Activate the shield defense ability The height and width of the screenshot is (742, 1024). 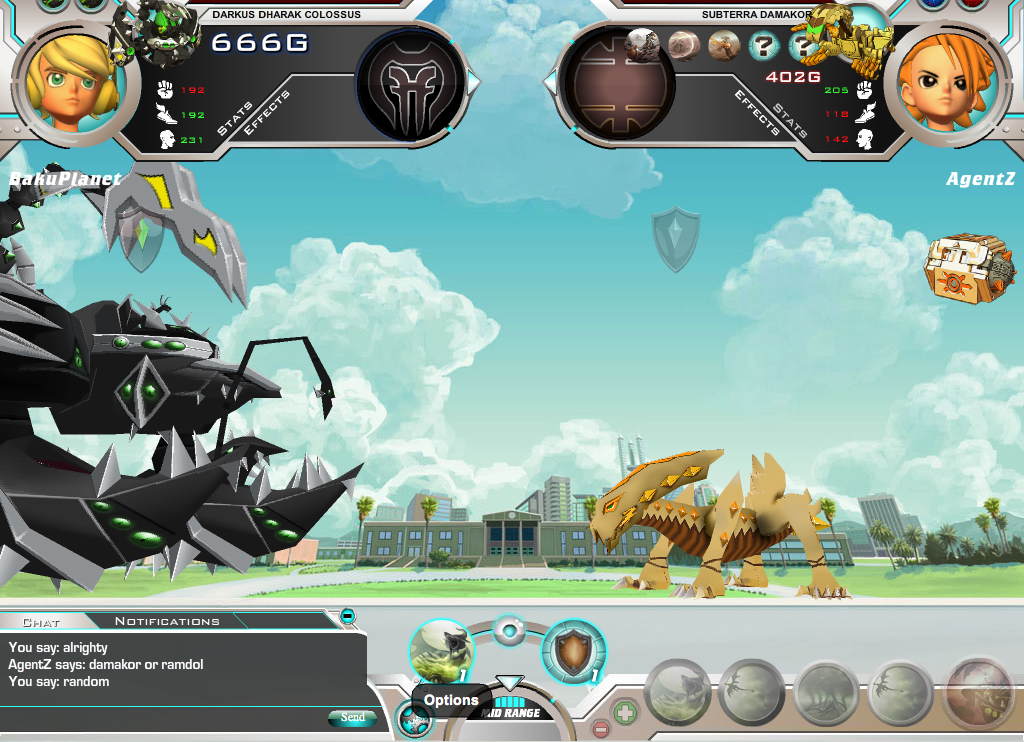click(x=574, y=651)
